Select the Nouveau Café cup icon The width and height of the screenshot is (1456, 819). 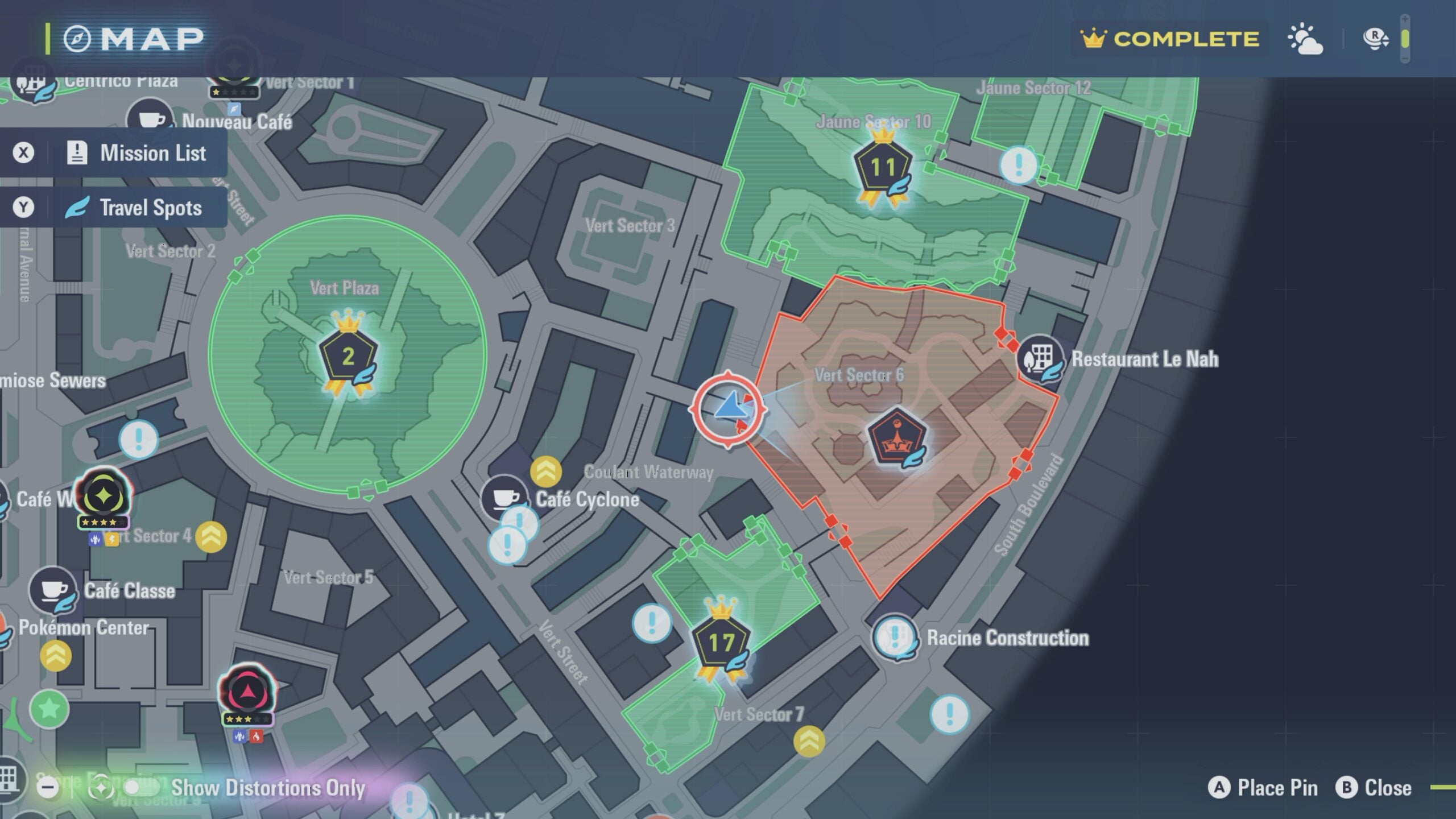(x=150, y=120)
